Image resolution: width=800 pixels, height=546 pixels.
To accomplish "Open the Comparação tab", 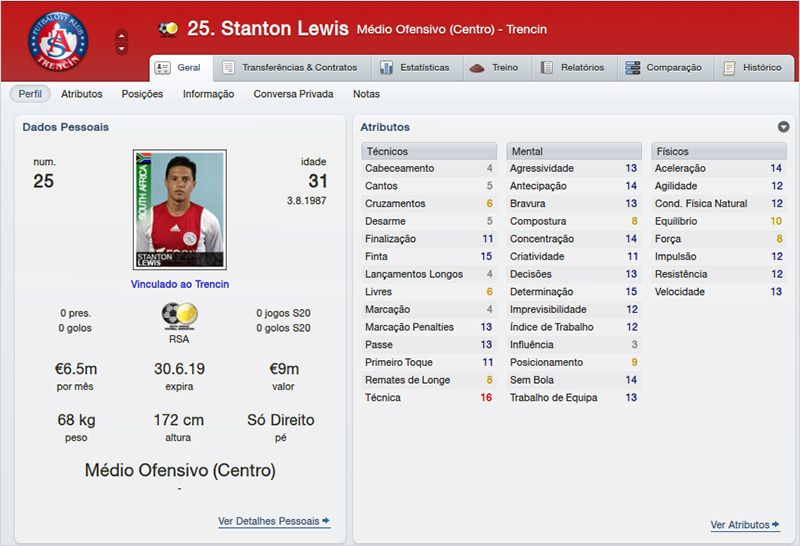I will 663,68.
